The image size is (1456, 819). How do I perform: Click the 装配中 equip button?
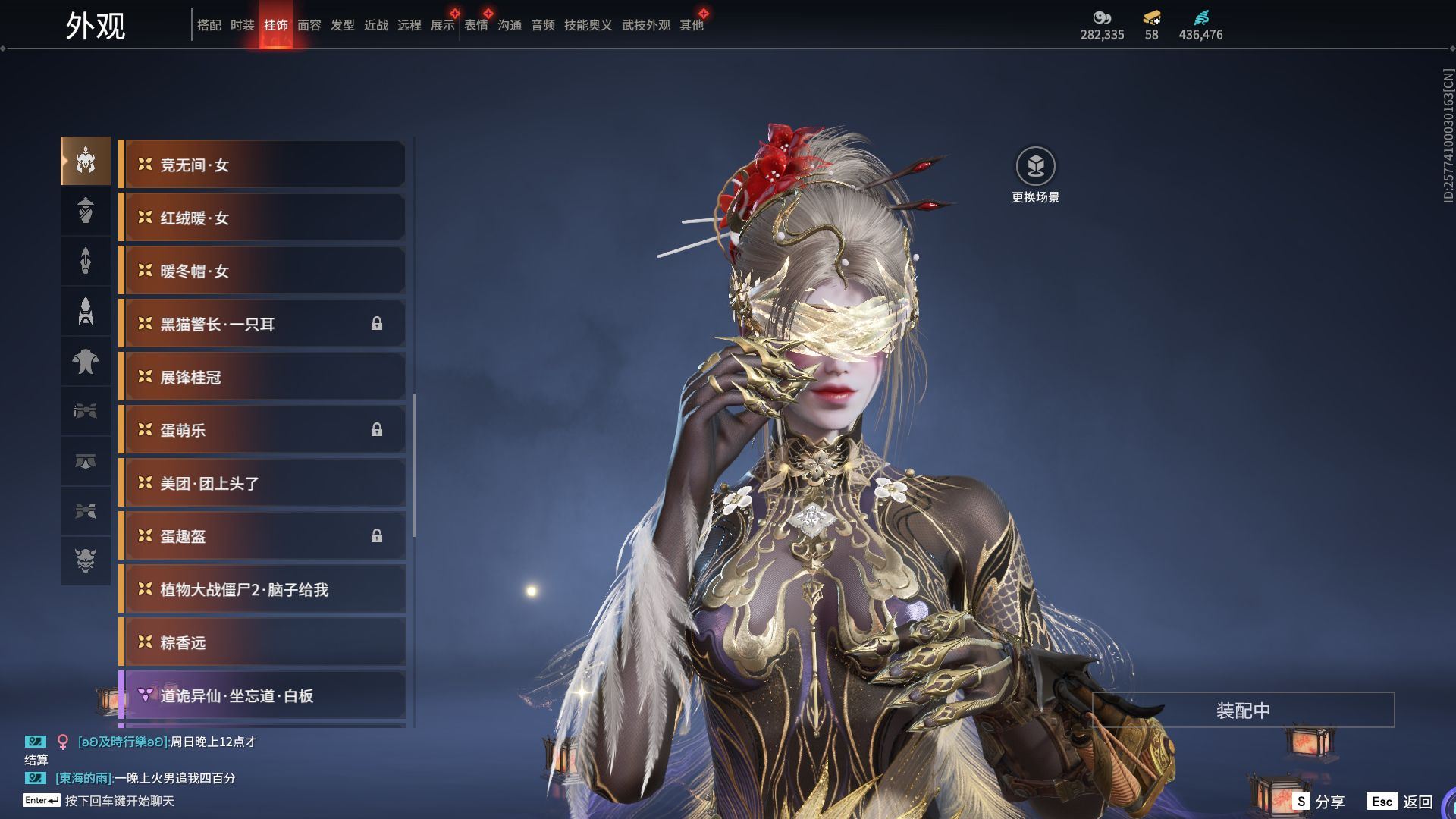point(1243,711)
